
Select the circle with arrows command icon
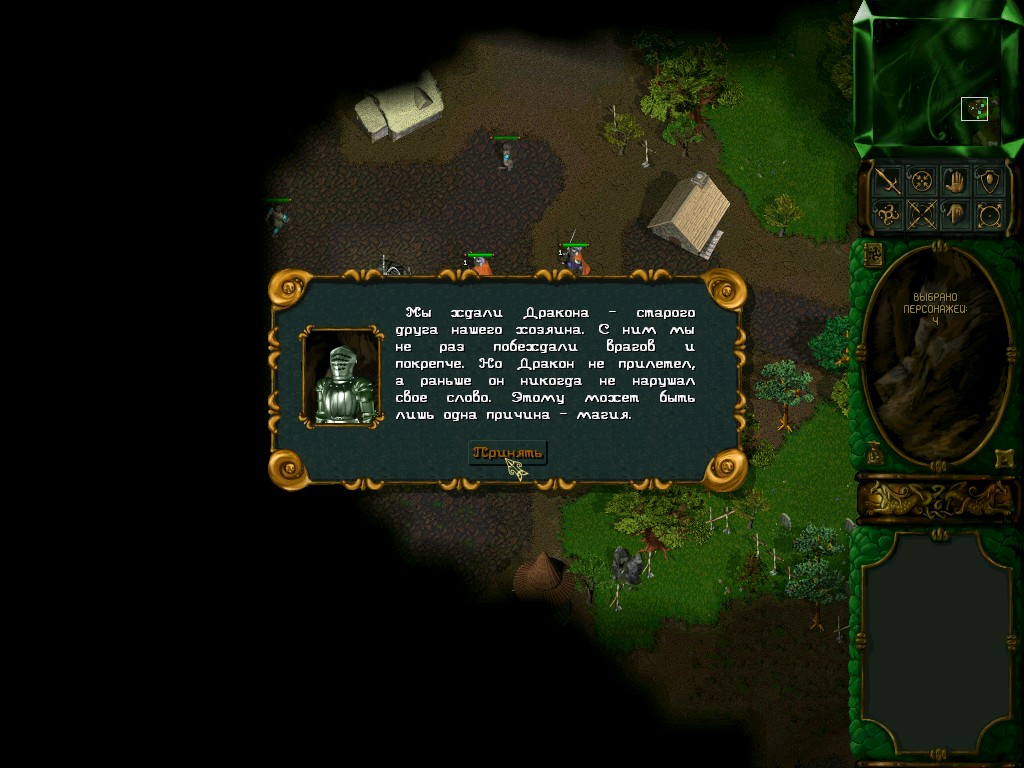point(989,214)
